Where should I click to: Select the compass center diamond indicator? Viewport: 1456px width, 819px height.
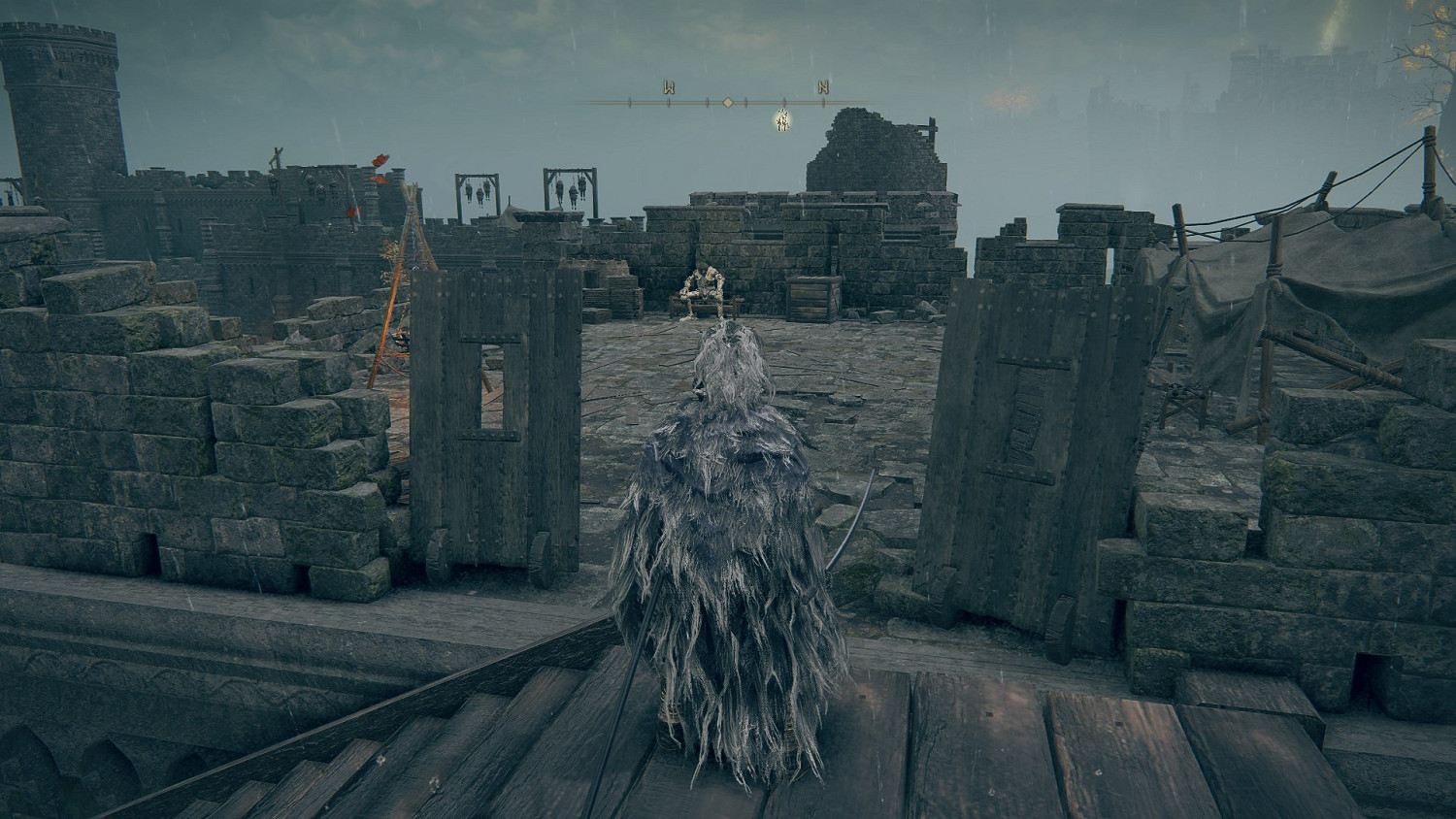727,101
